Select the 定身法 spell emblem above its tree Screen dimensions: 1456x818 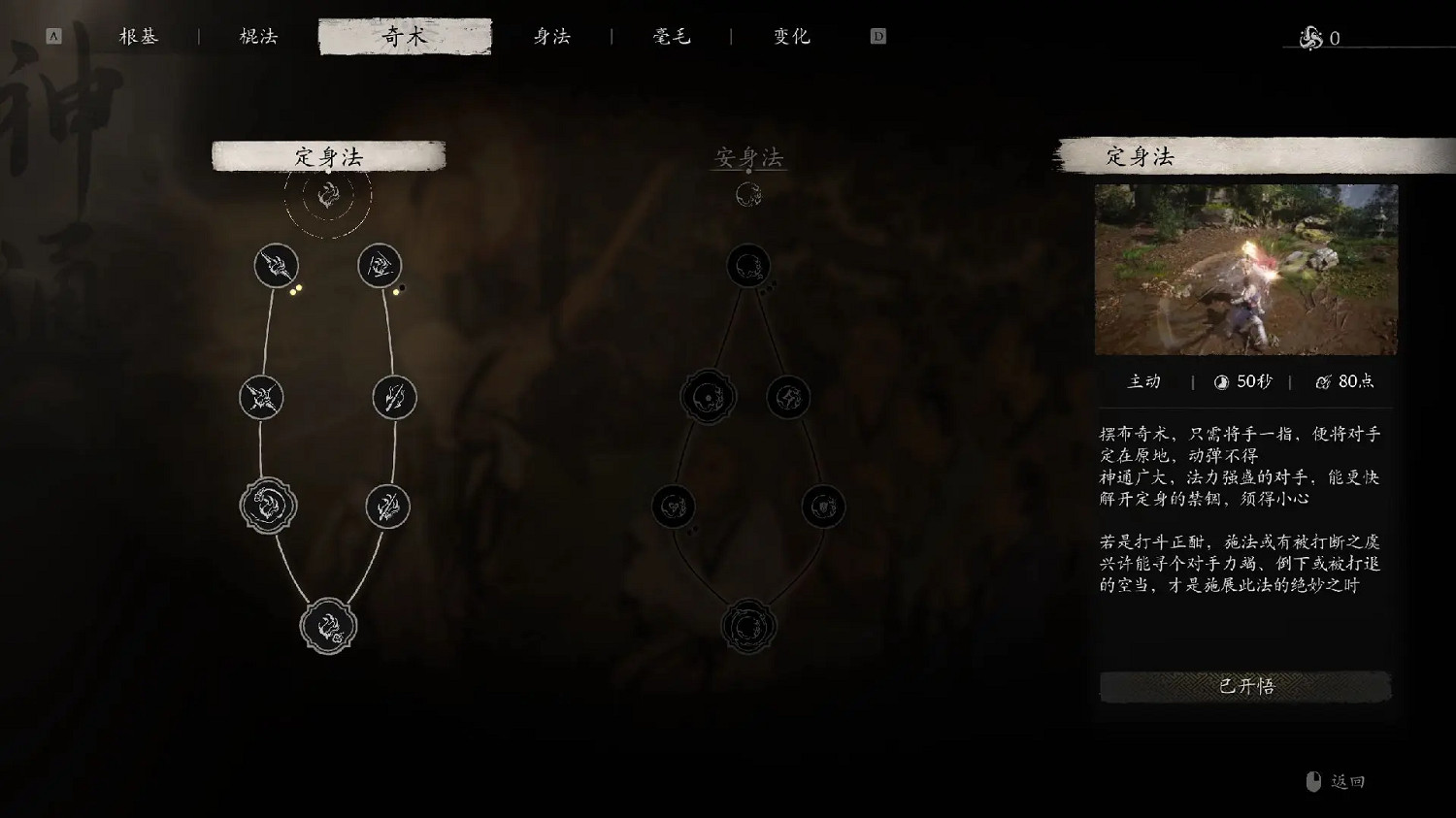(328, 194)
